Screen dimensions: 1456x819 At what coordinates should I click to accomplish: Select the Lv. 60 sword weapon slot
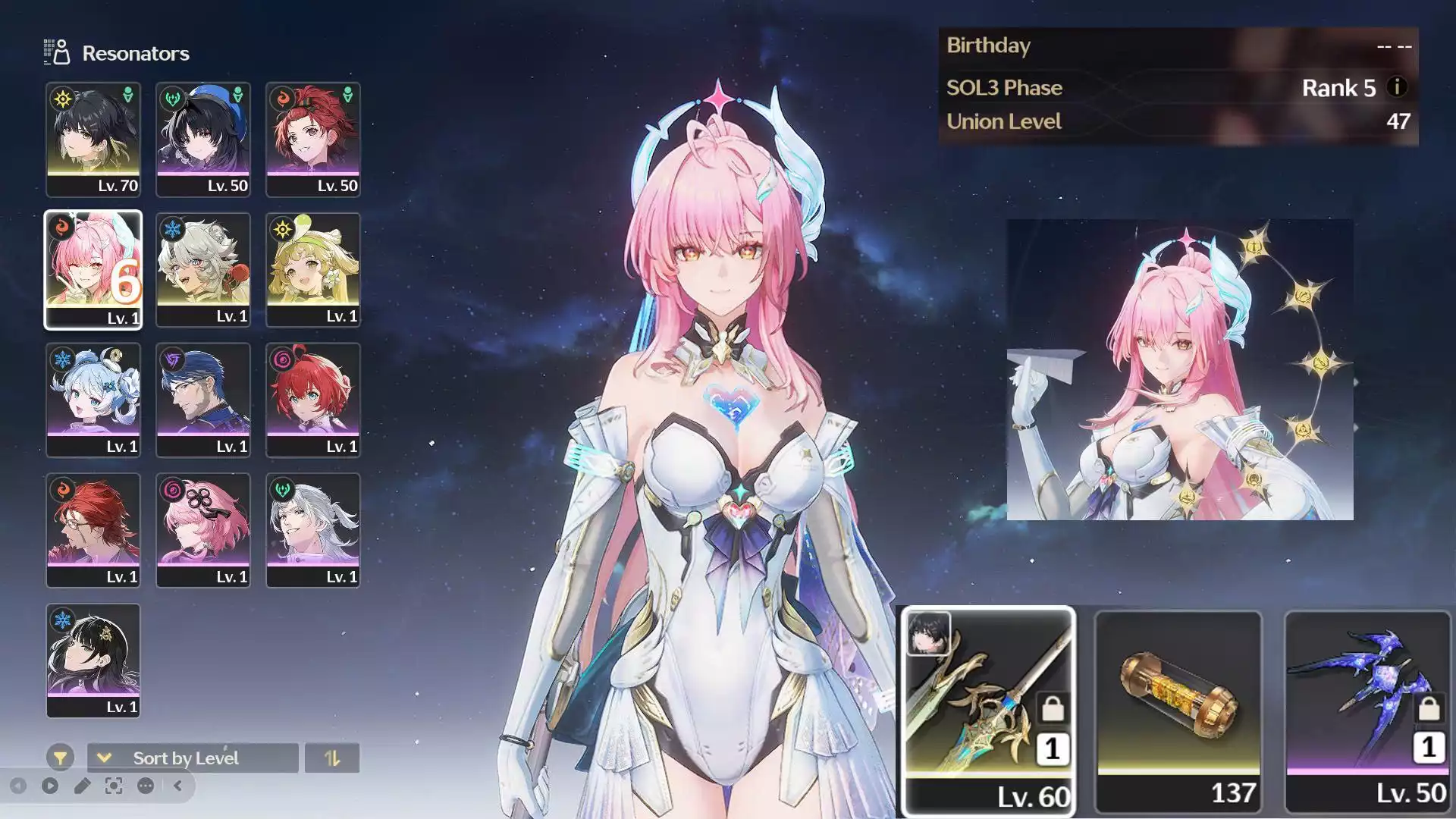pyautogui.click(x=988, y=711)
